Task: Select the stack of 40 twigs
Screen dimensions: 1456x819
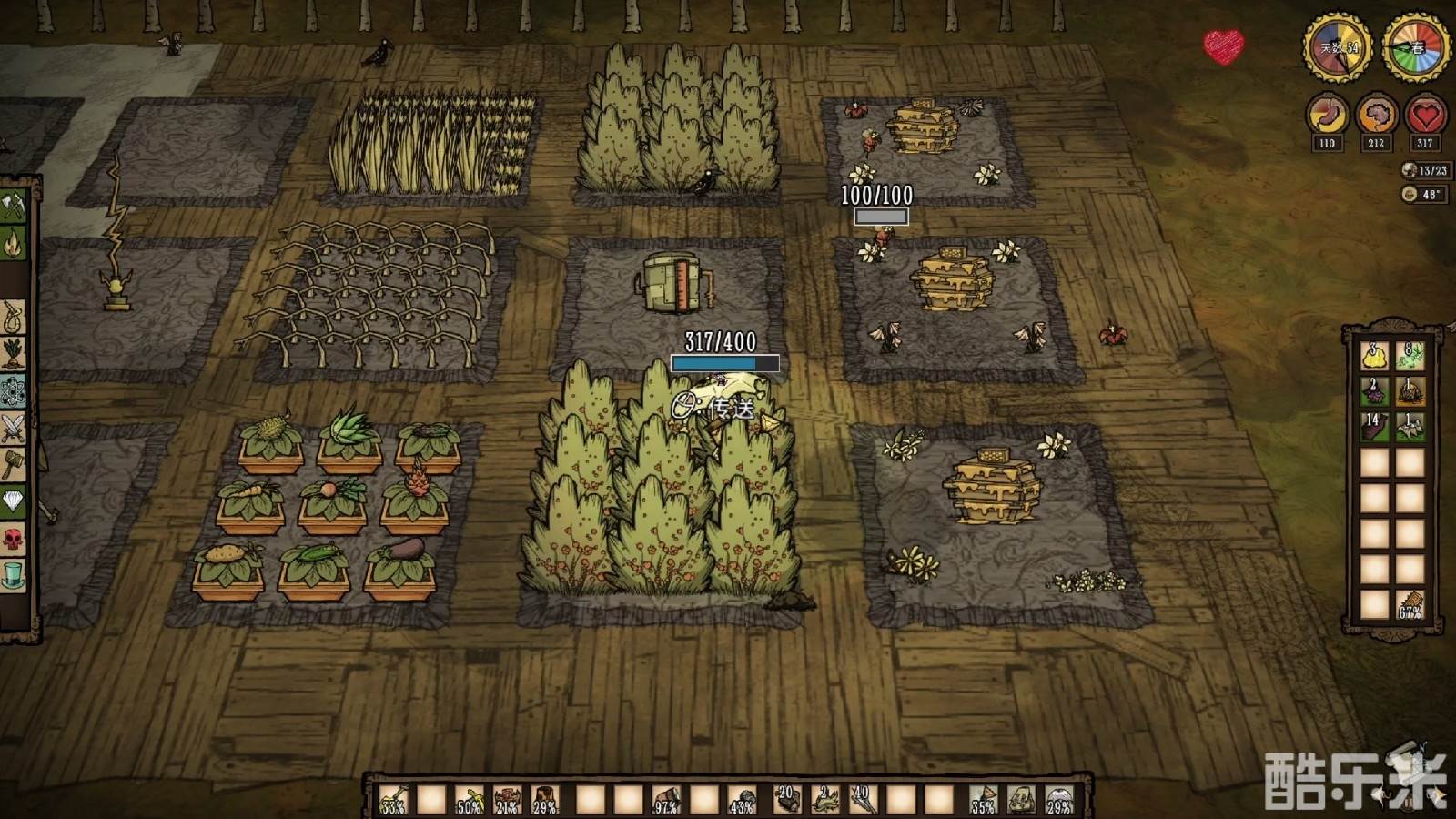Action: (862, 800)
